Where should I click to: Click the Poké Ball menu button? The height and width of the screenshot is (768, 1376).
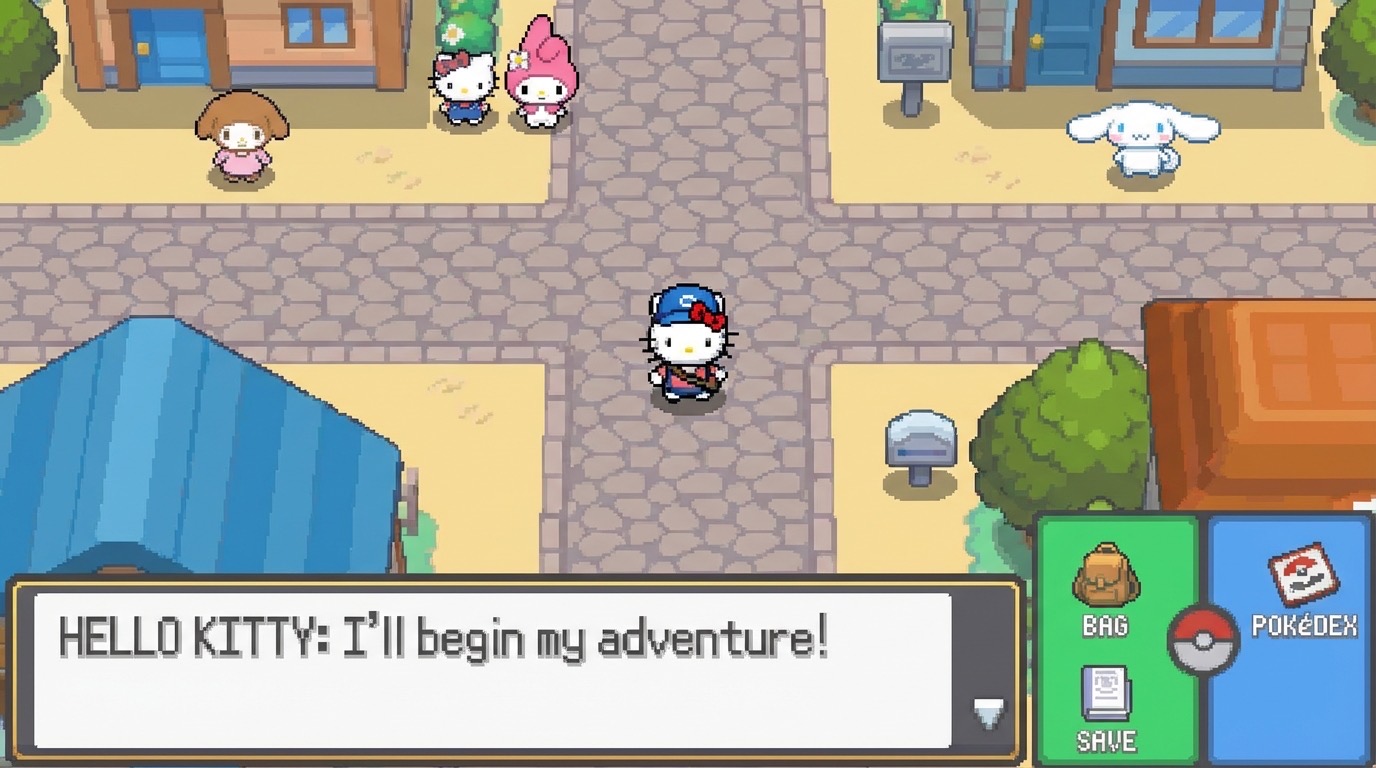tap(1204, 640)
